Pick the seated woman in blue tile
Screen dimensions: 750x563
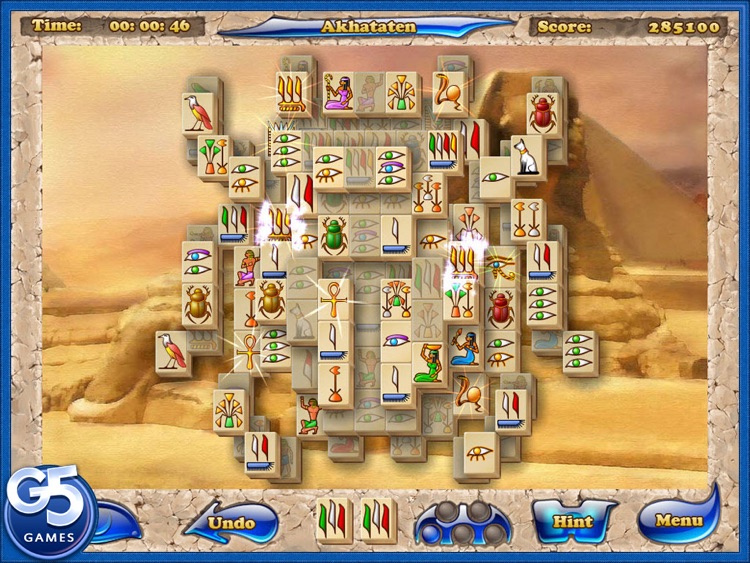pos(464,346)
